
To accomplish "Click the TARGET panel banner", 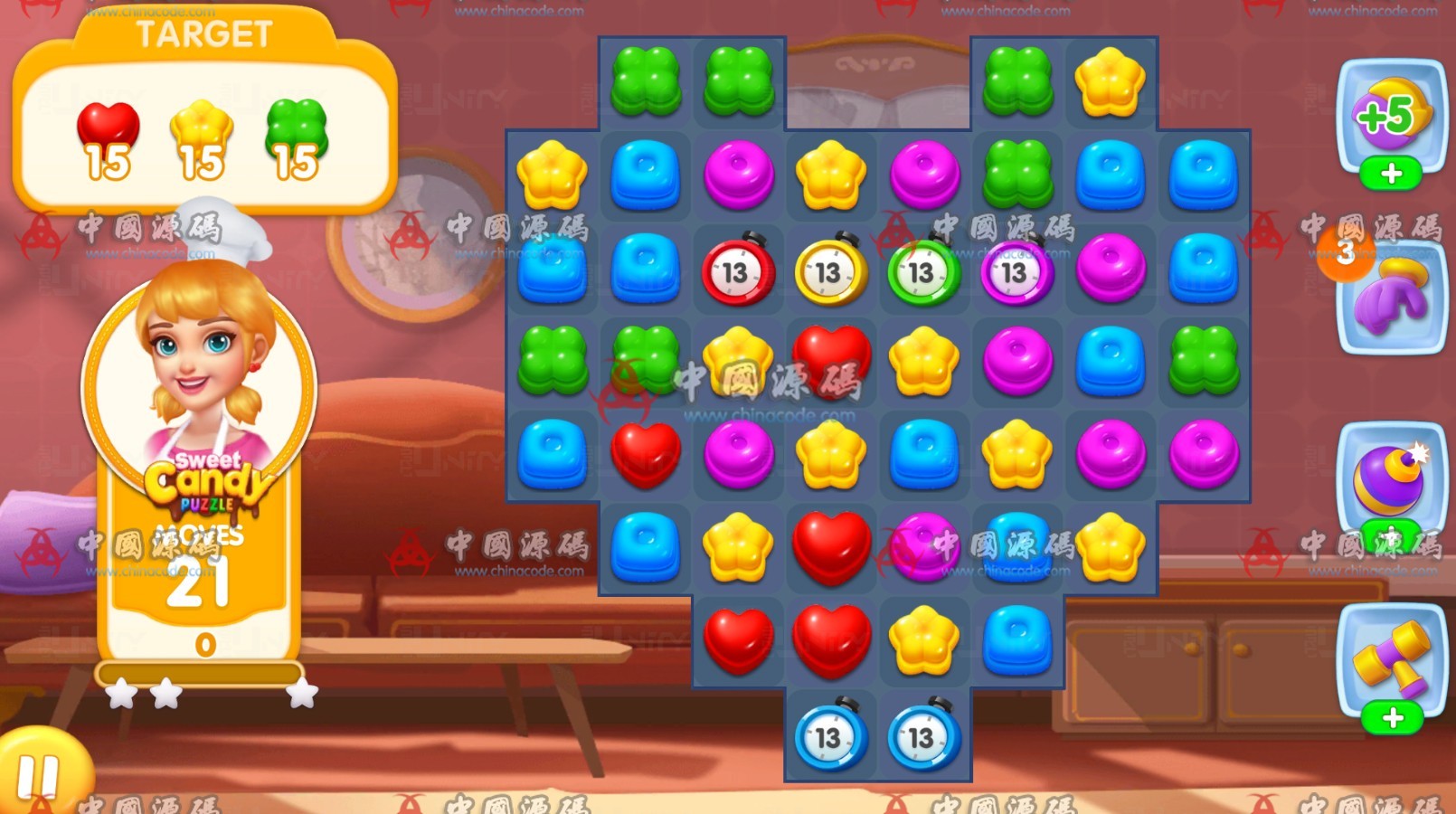I will click(203, 34).
